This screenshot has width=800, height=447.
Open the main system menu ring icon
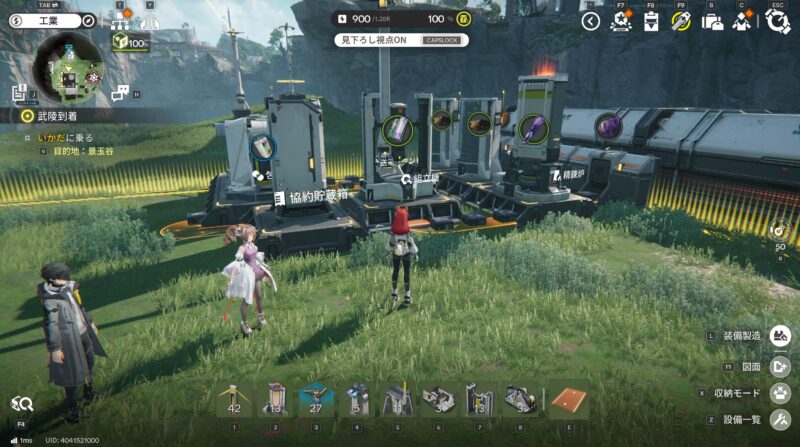(777, 21)
